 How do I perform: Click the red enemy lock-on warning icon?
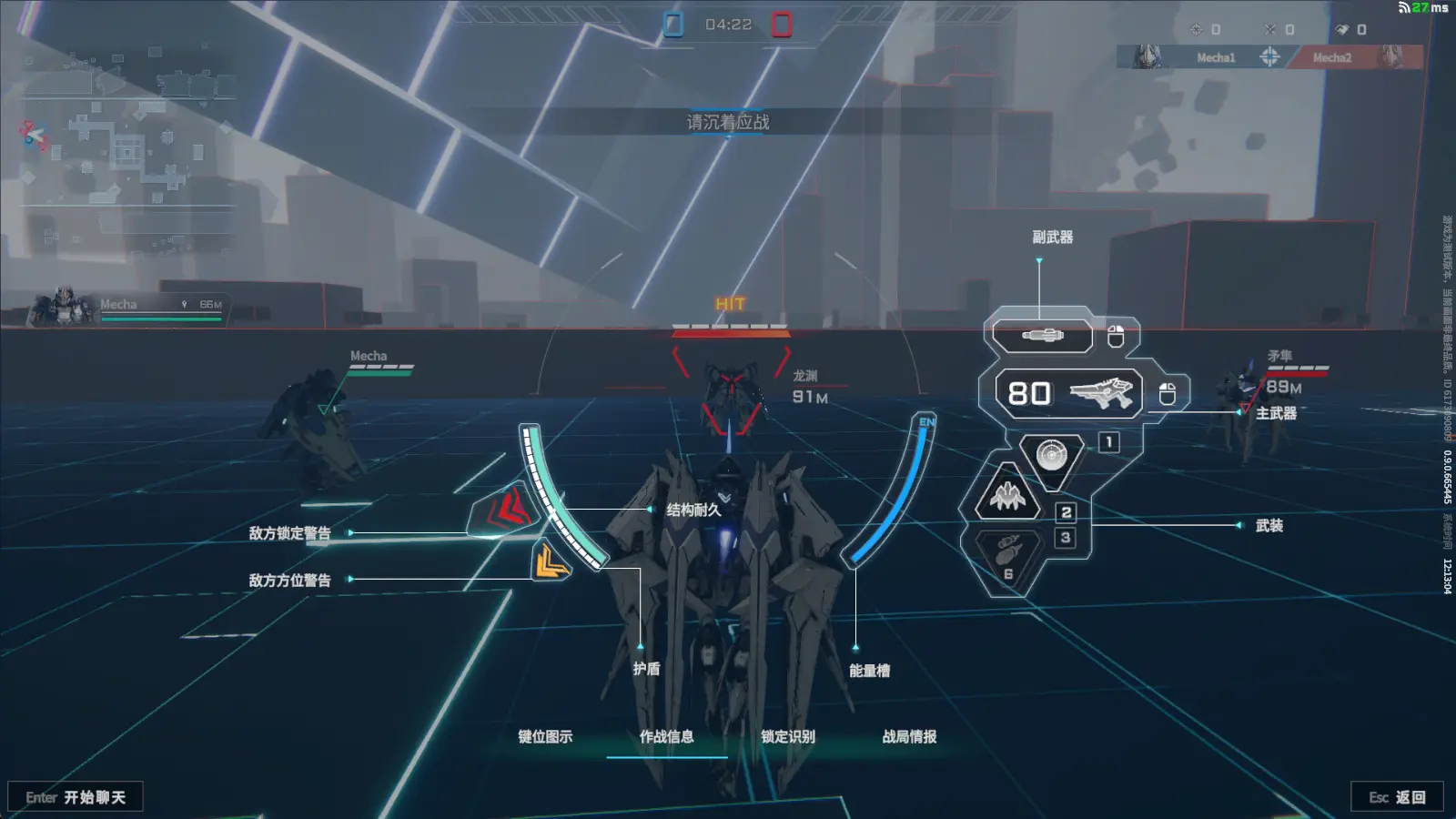click(x=507, y=511)
